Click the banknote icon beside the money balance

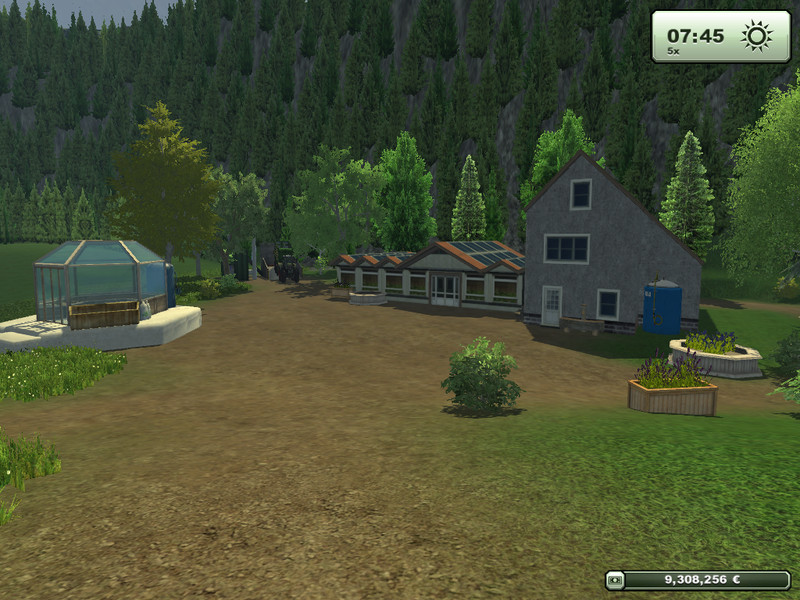[x=615, y=579]
